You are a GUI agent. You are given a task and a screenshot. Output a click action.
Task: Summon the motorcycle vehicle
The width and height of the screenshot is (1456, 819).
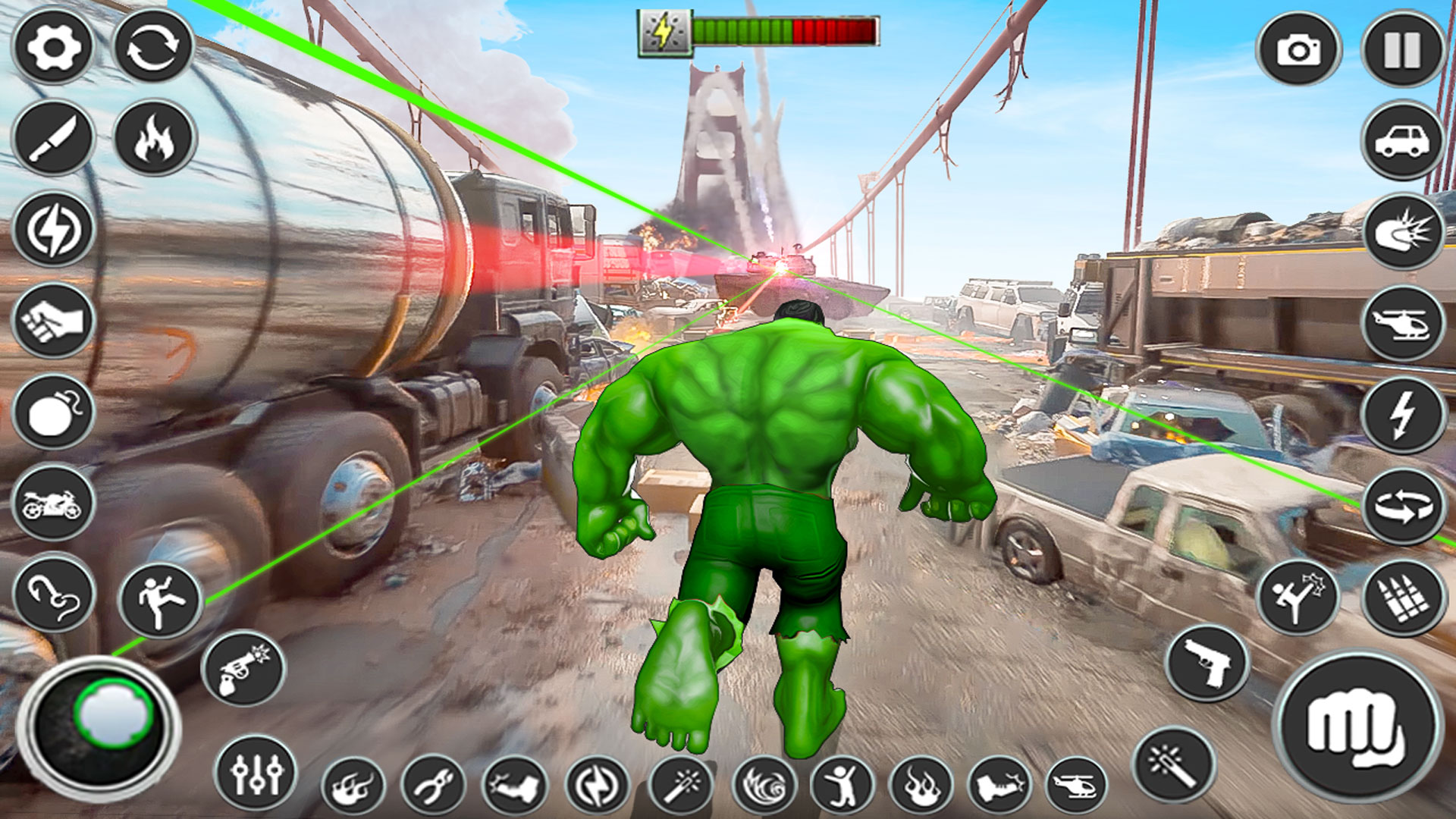pyautogui.click(x=53, y=503)
